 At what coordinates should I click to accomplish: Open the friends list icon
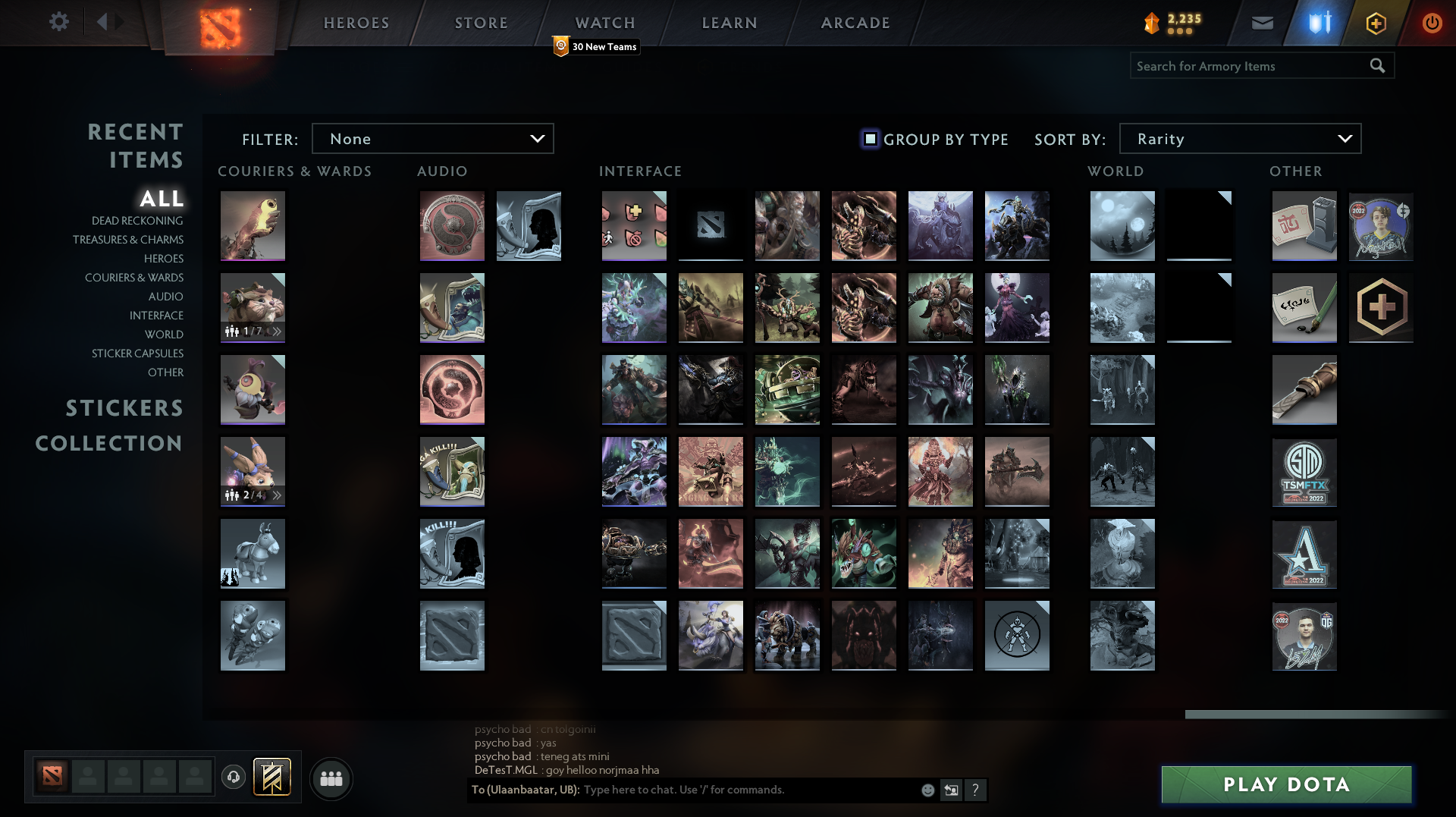point(331,778)
